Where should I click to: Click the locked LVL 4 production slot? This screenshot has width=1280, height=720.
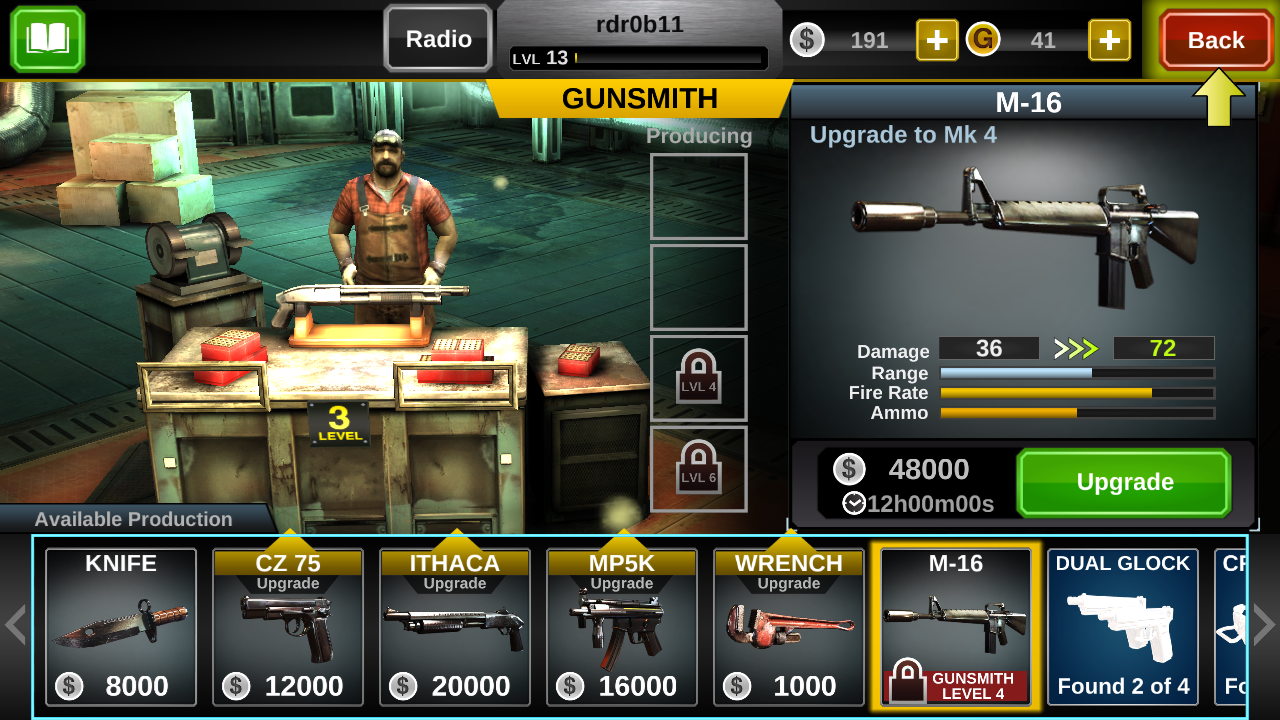(698, 378)
